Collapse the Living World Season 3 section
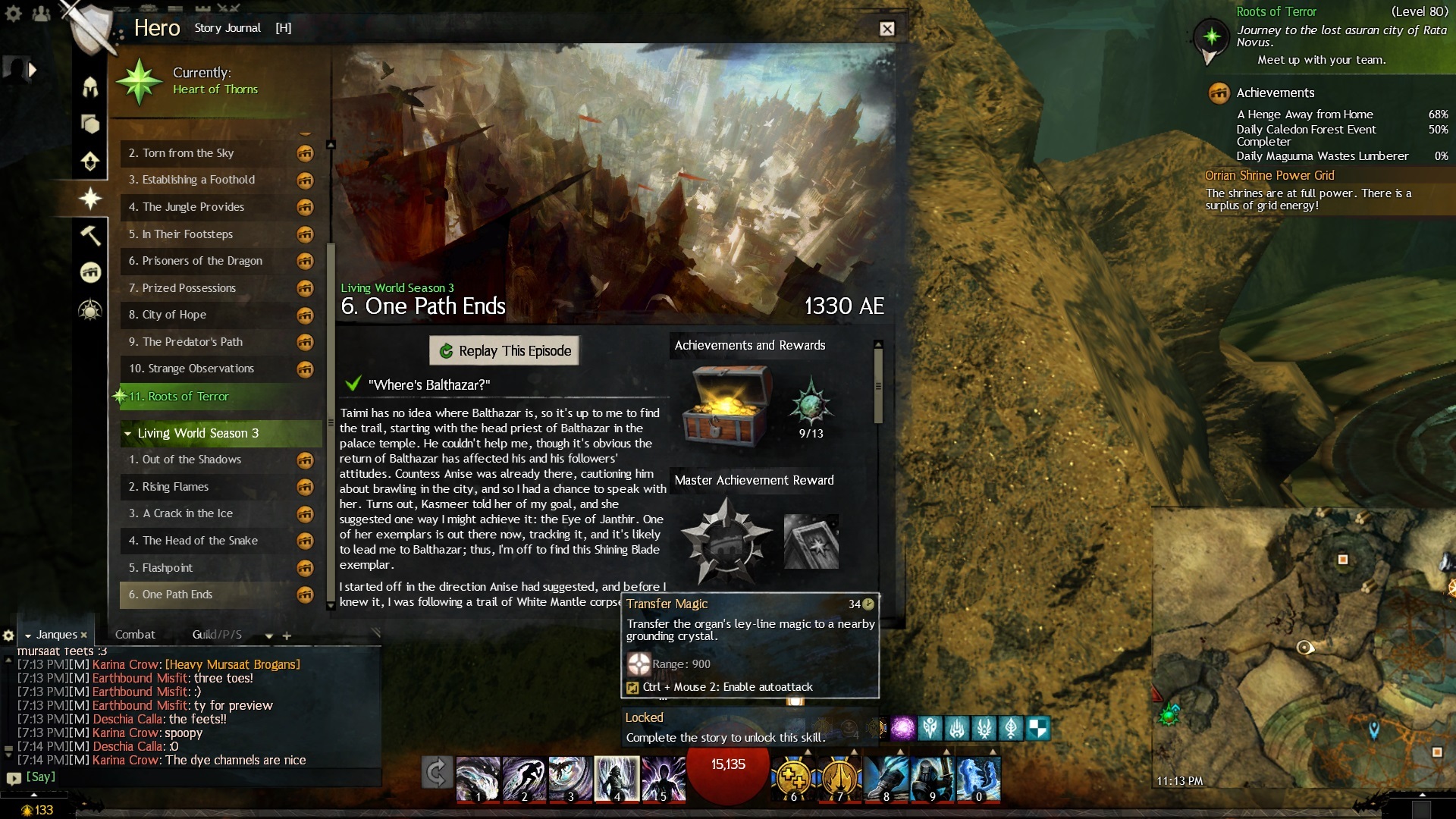1456x819 pixels. (127, 434)
